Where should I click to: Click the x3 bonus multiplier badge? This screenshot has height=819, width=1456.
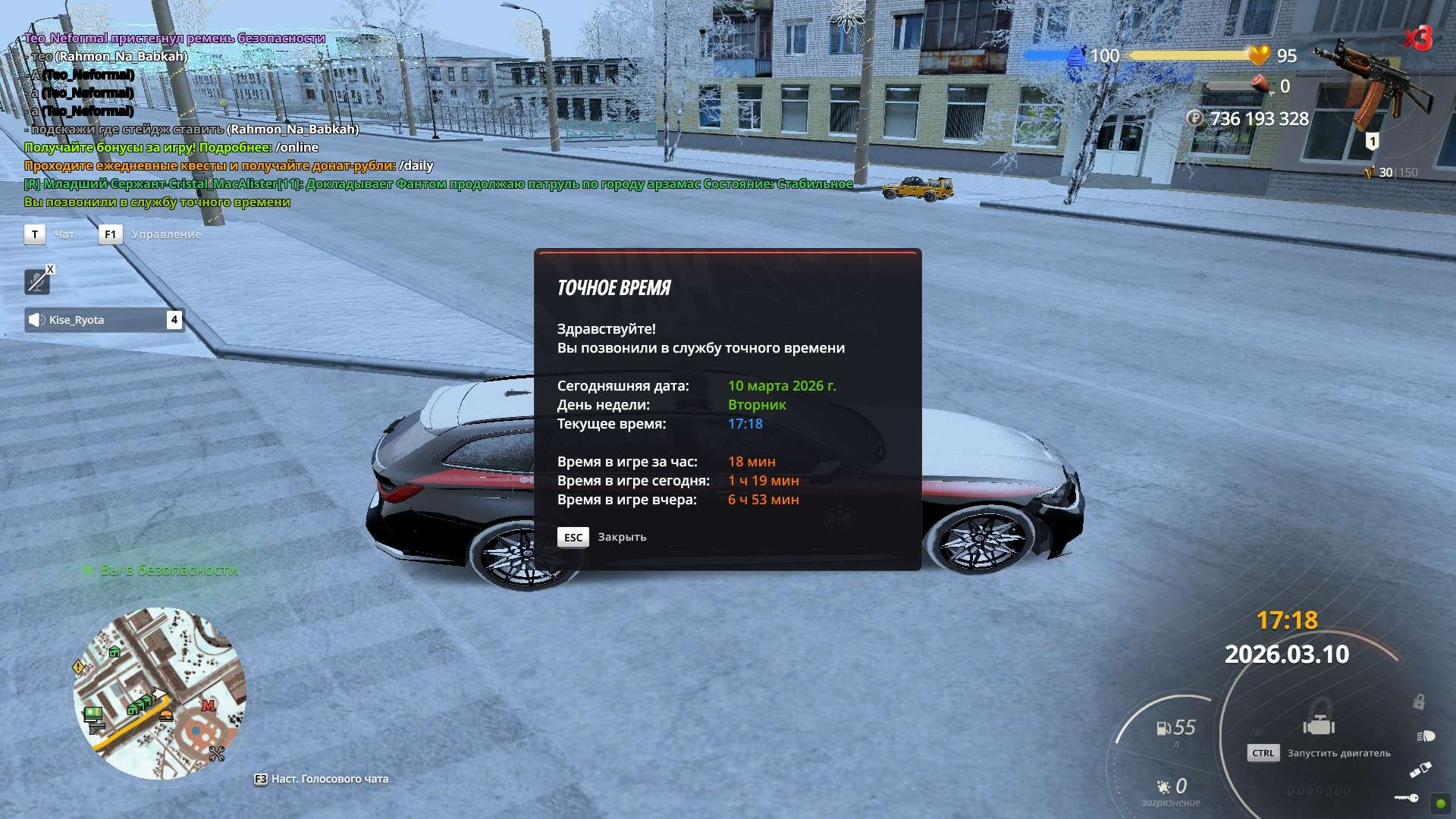pos(1417,38)
